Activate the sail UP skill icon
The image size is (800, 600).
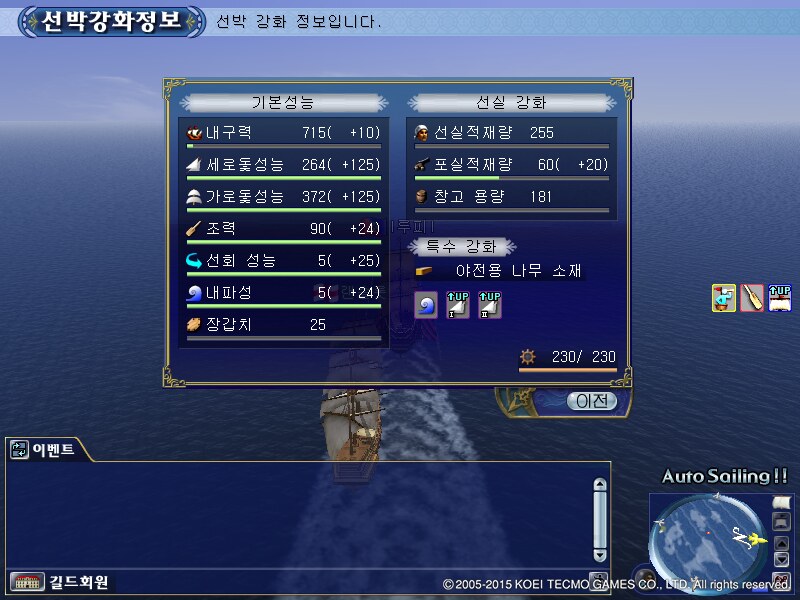[x=781, y=298]
